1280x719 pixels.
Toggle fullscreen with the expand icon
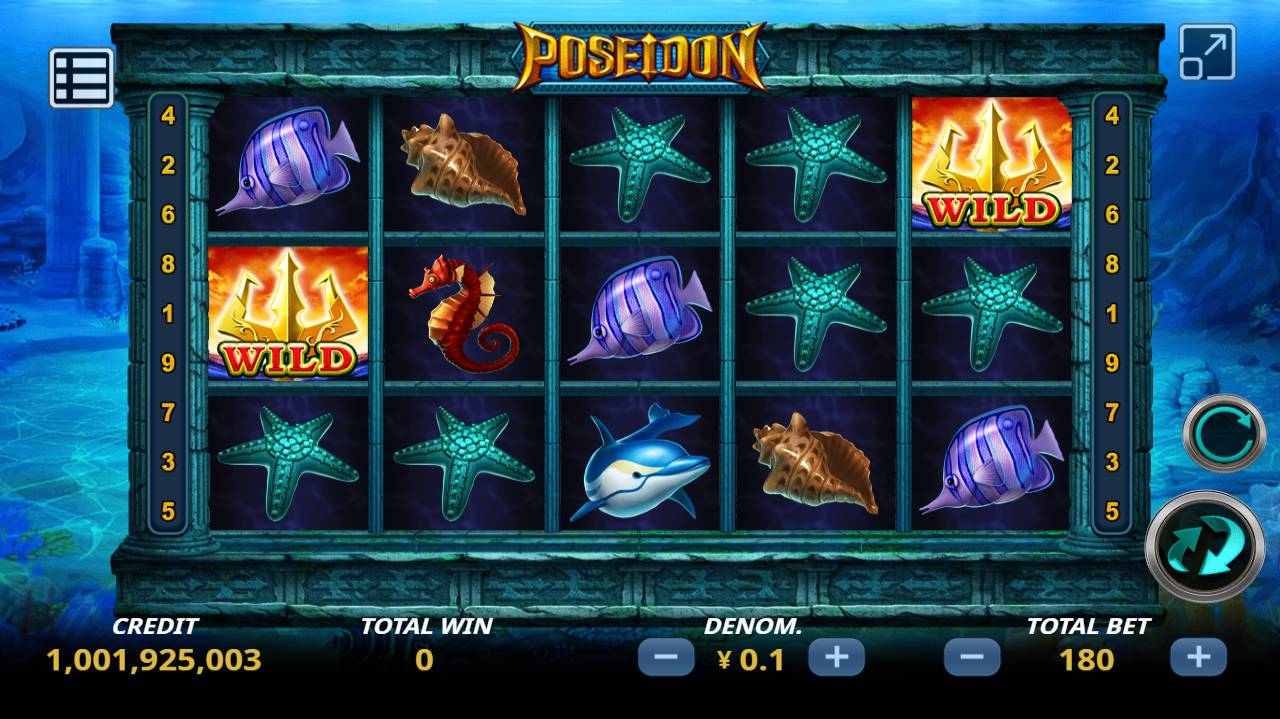click(1207, 53)
